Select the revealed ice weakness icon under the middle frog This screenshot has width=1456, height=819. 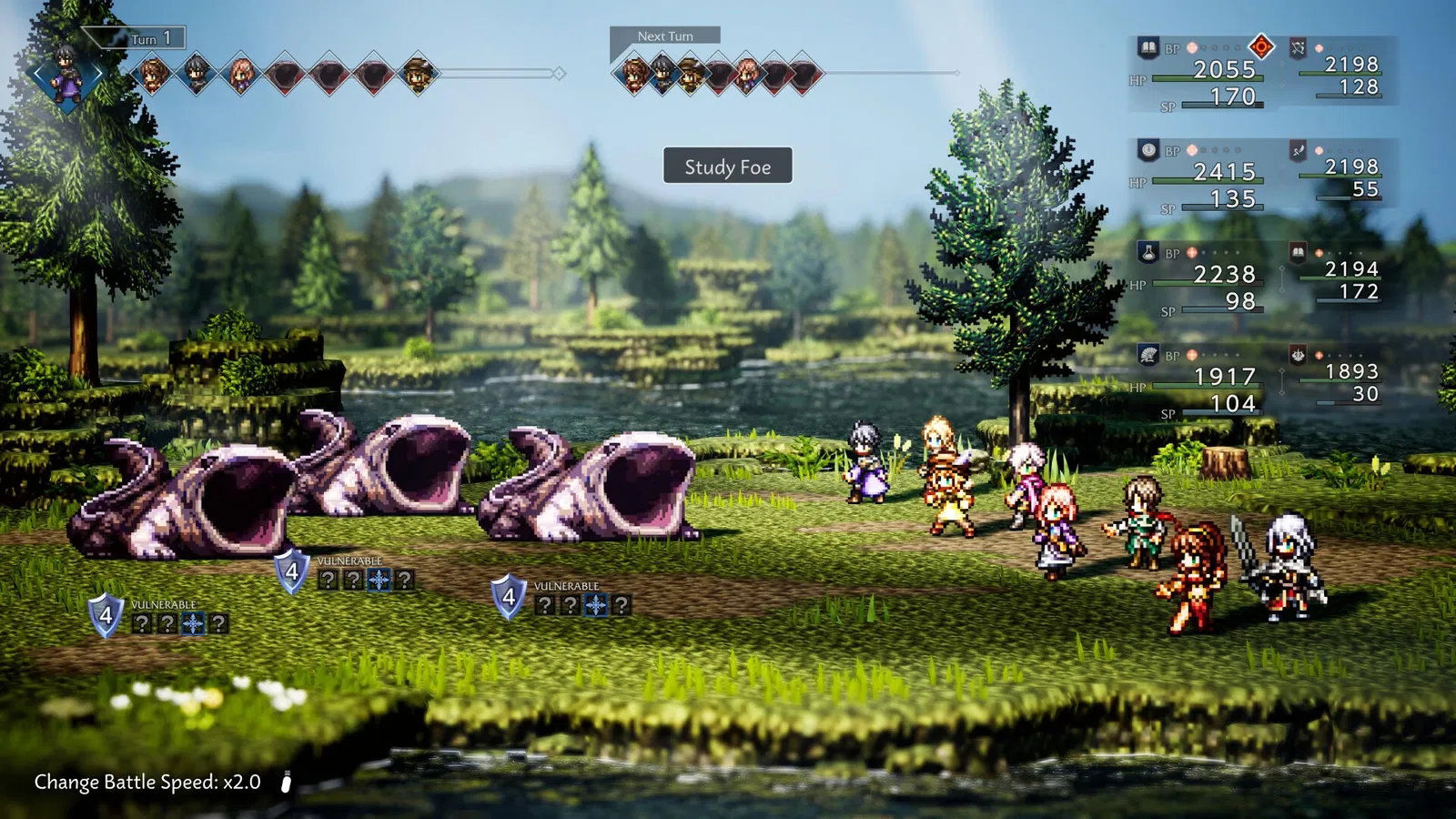point(379,580)
